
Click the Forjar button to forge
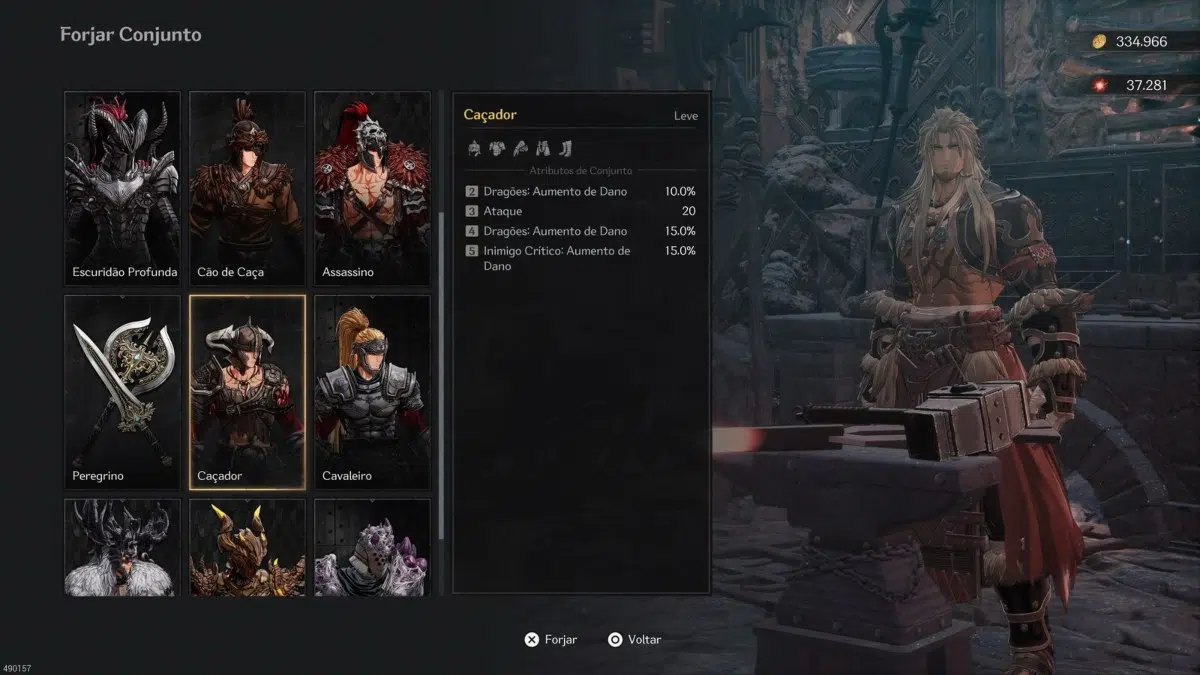tap(551, 640)
